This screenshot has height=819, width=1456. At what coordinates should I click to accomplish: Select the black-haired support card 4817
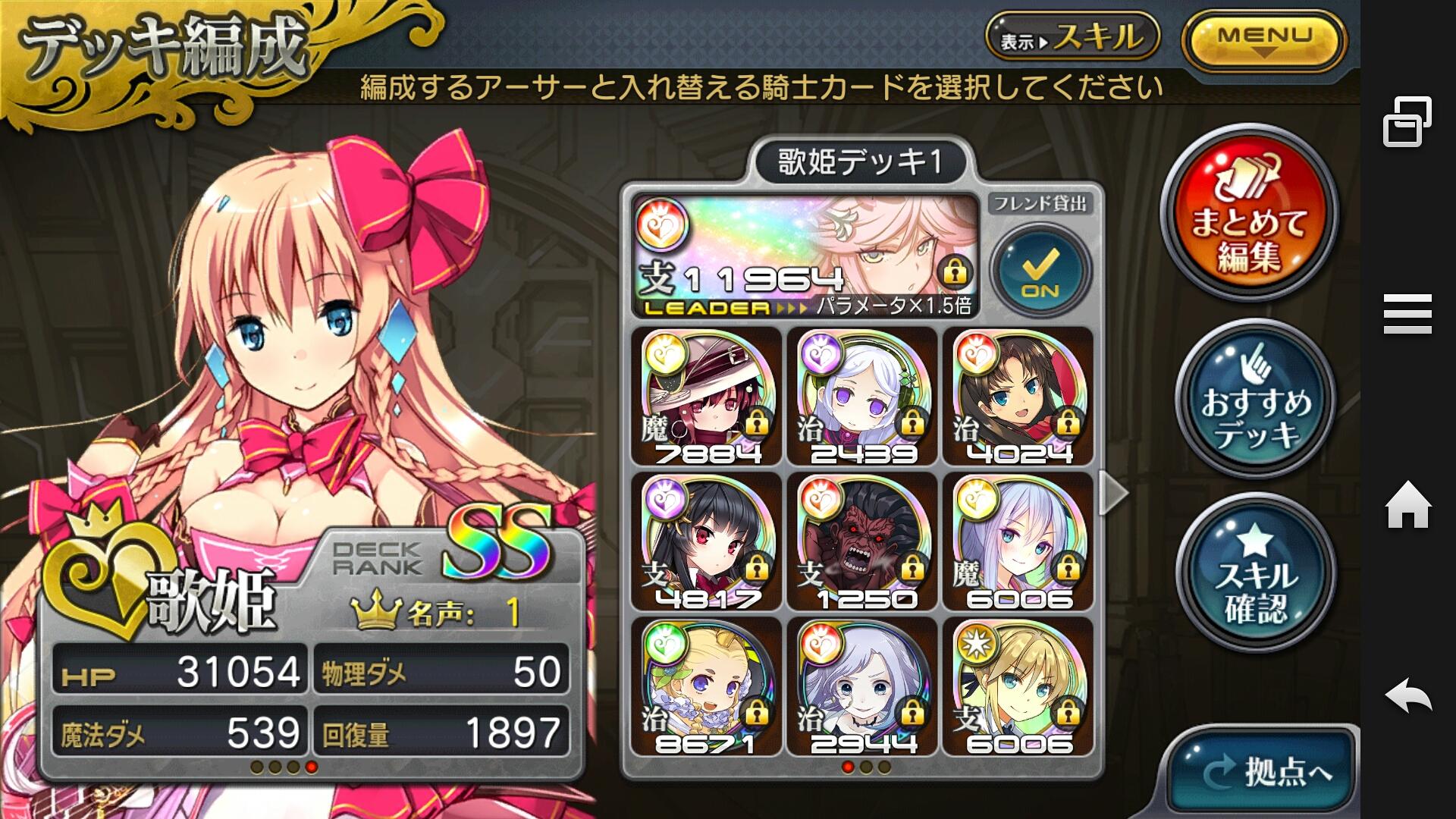pyautogui.click(x=707, y=541)
